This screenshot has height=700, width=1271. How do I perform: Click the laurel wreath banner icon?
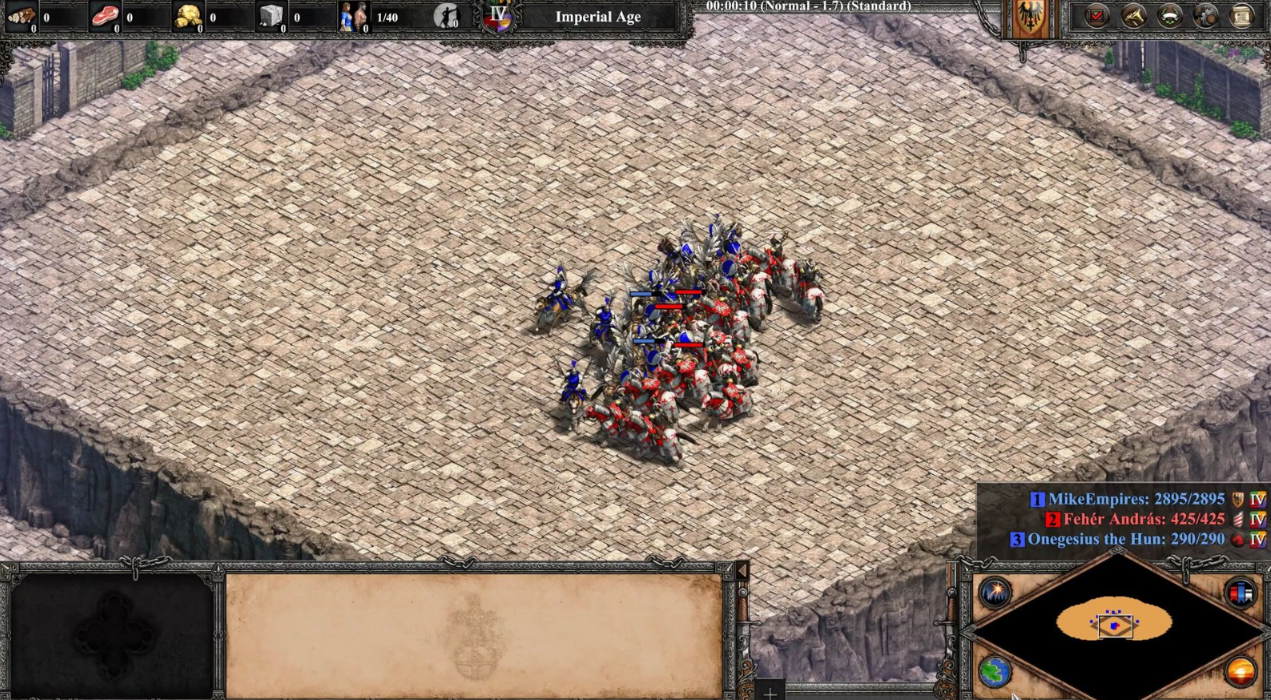point(1170,16)
